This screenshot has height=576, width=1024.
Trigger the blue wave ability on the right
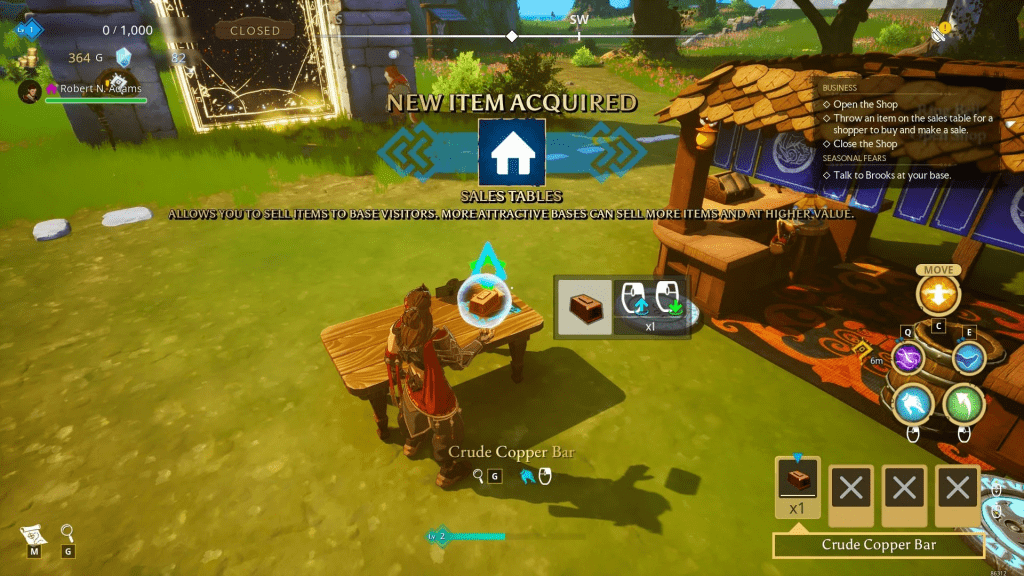(968, 357)
